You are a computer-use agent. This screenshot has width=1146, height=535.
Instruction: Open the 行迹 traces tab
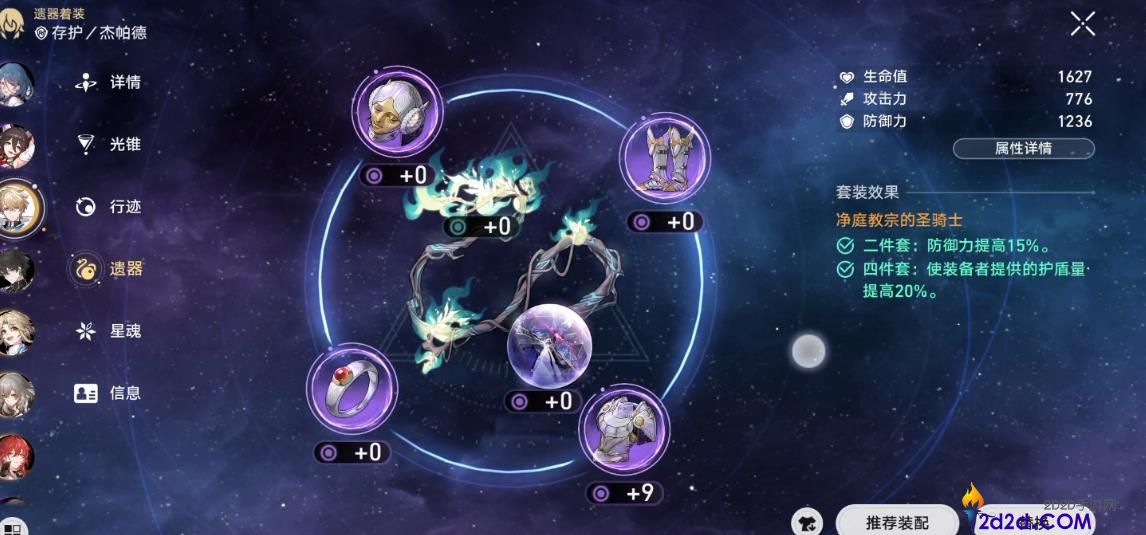109,207
